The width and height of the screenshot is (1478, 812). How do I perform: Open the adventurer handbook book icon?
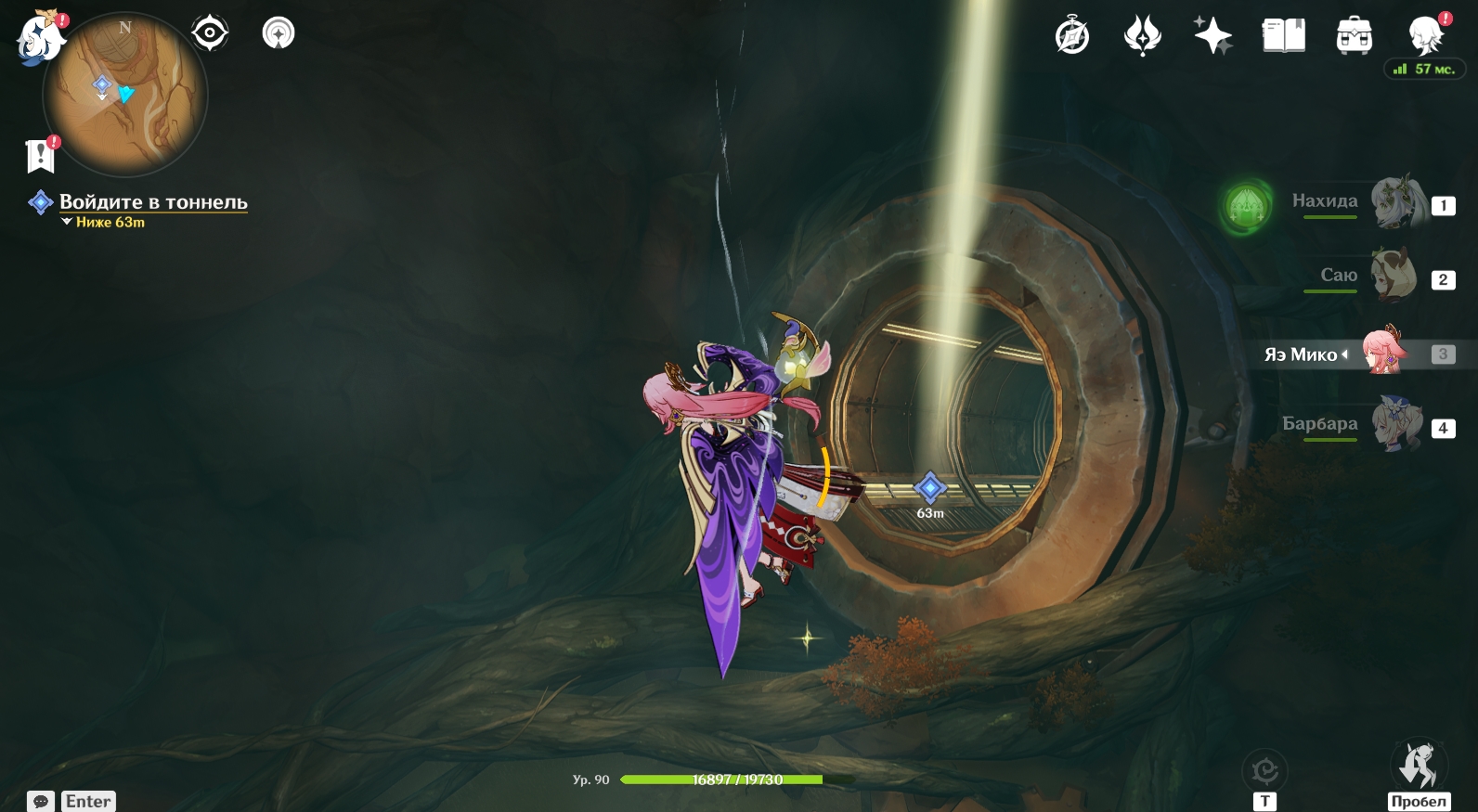1283,37
